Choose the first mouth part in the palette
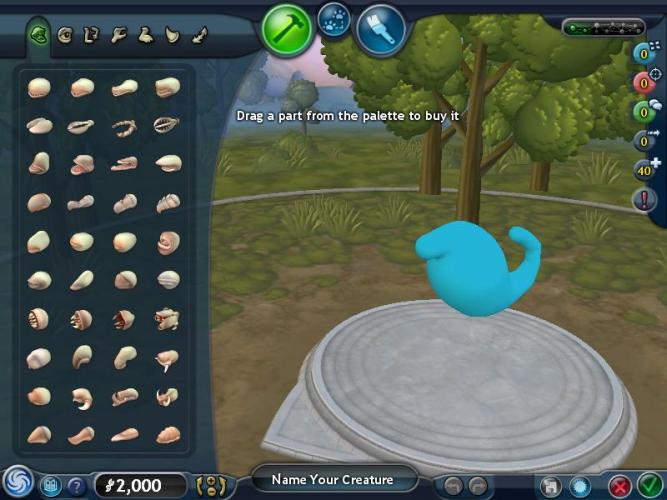 (39, 88)
